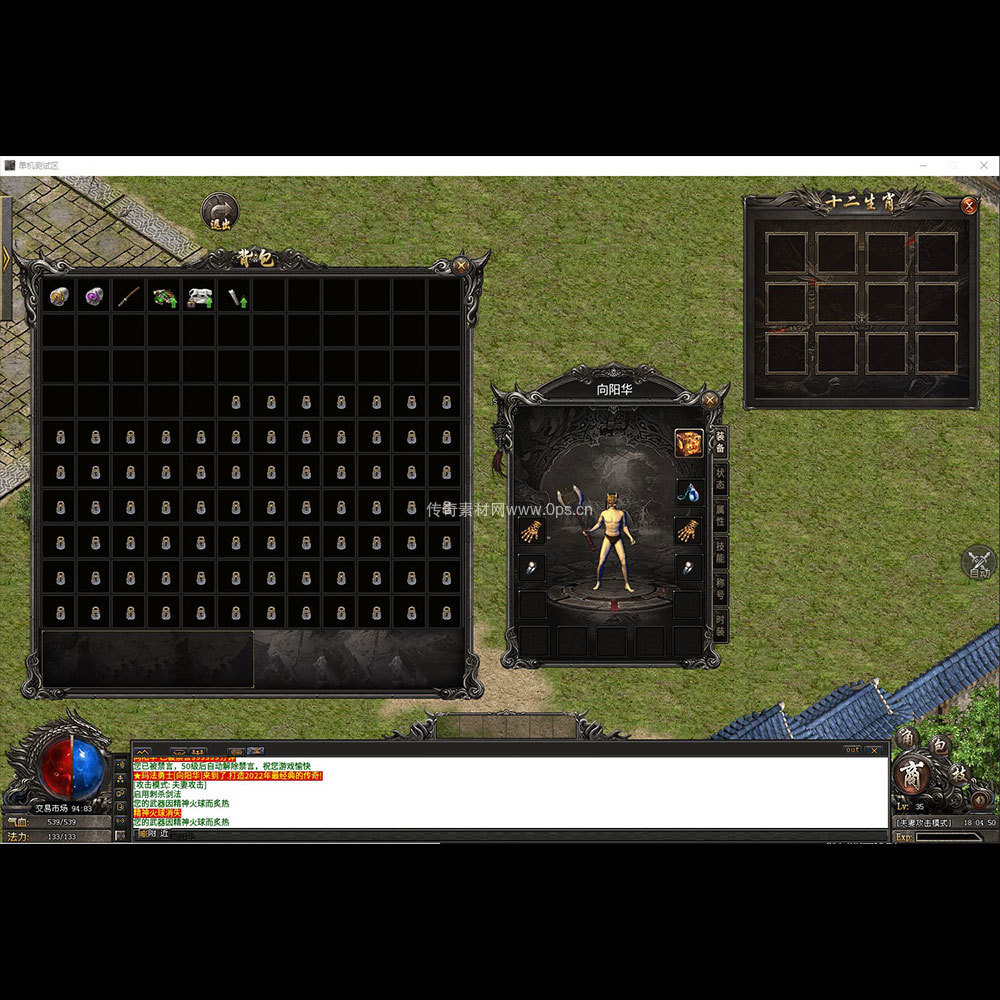The image size is (1000, 1000).
Task: Switch to the 状态 status tab
Action: (x=720, y=478)
